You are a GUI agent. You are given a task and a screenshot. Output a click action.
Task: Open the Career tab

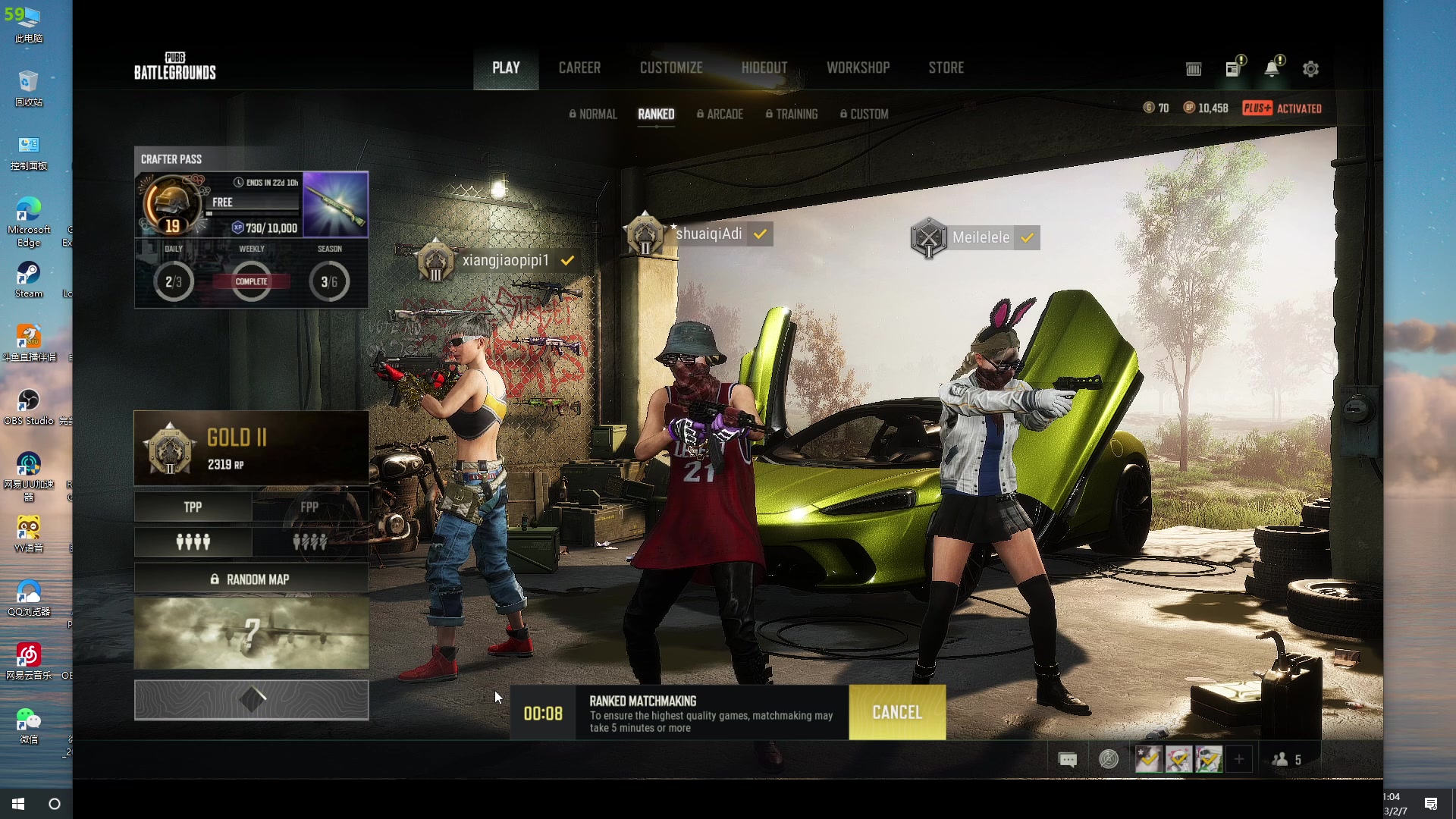click(x=579, y=67)
